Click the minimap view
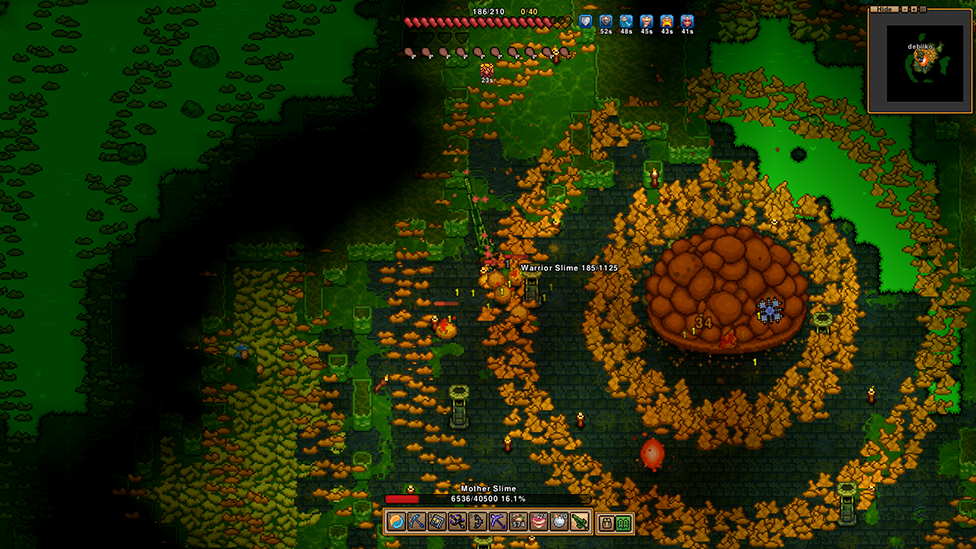Viewport: 976px width, 549px height. 923,63
